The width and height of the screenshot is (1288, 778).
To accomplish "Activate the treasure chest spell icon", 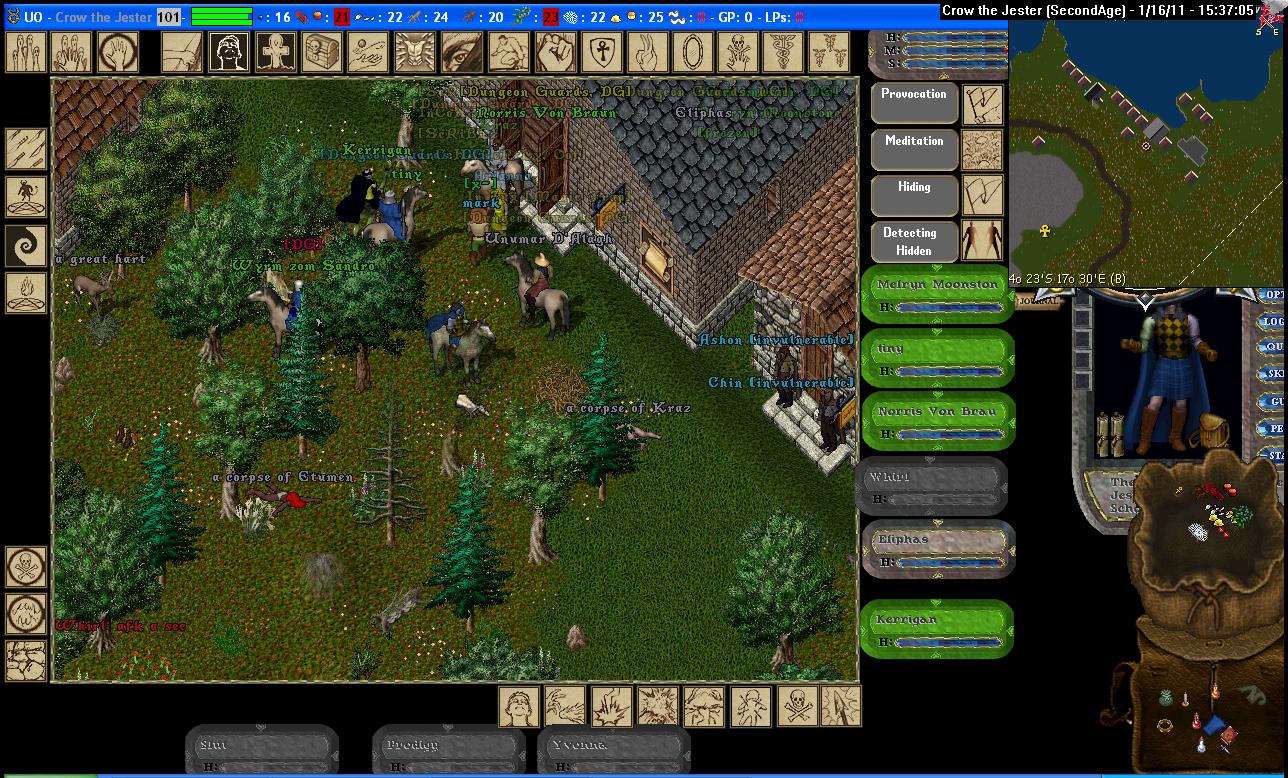I will pyautogui.click(x=321, y=52).
